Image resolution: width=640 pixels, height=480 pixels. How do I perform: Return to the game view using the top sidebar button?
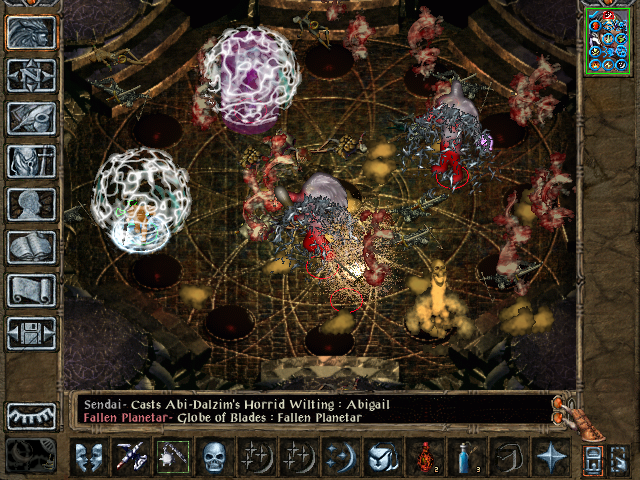[x=31, y=33]
